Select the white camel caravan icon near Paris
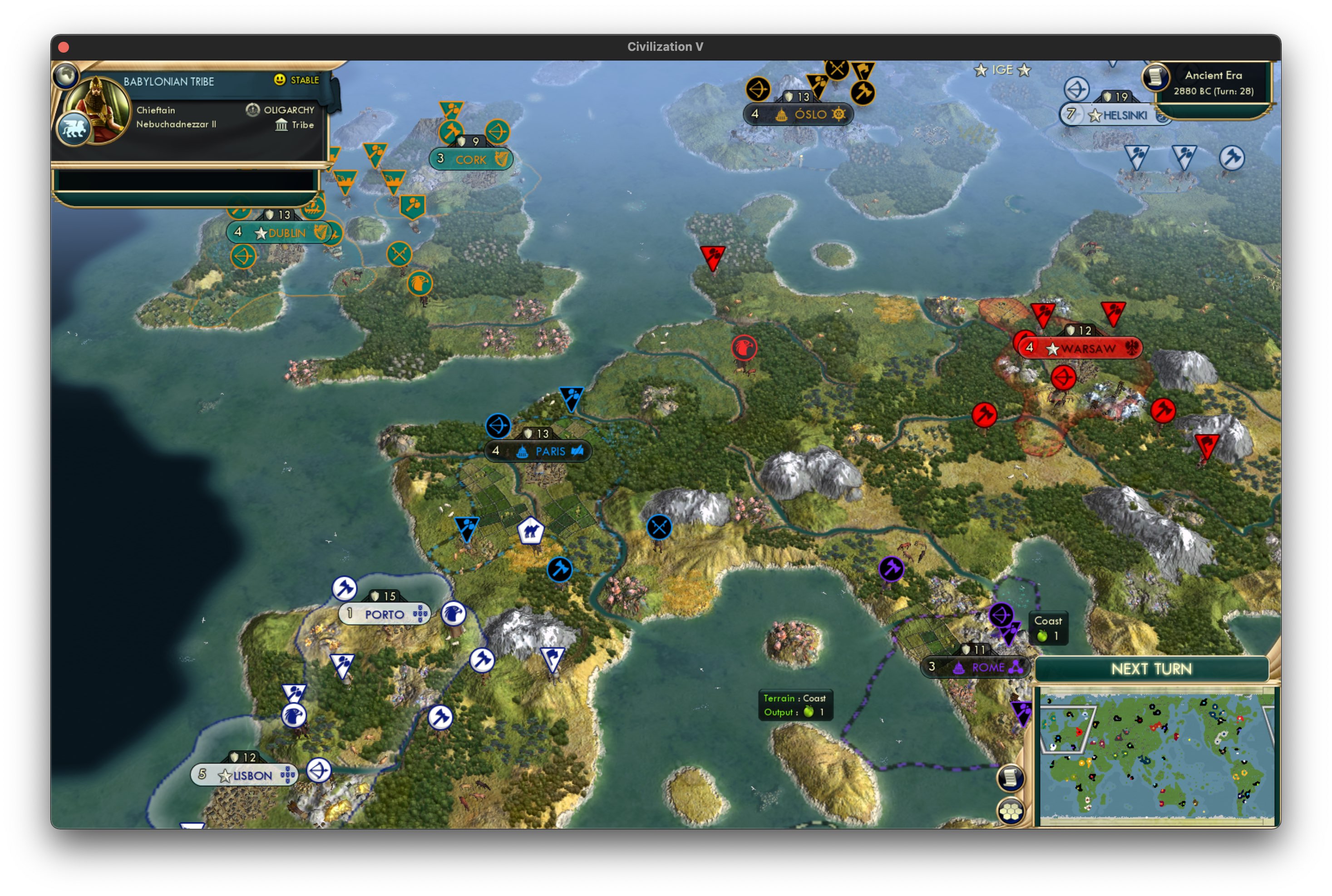The height and width of the screenshot is (896, 1332). [532, 531]
